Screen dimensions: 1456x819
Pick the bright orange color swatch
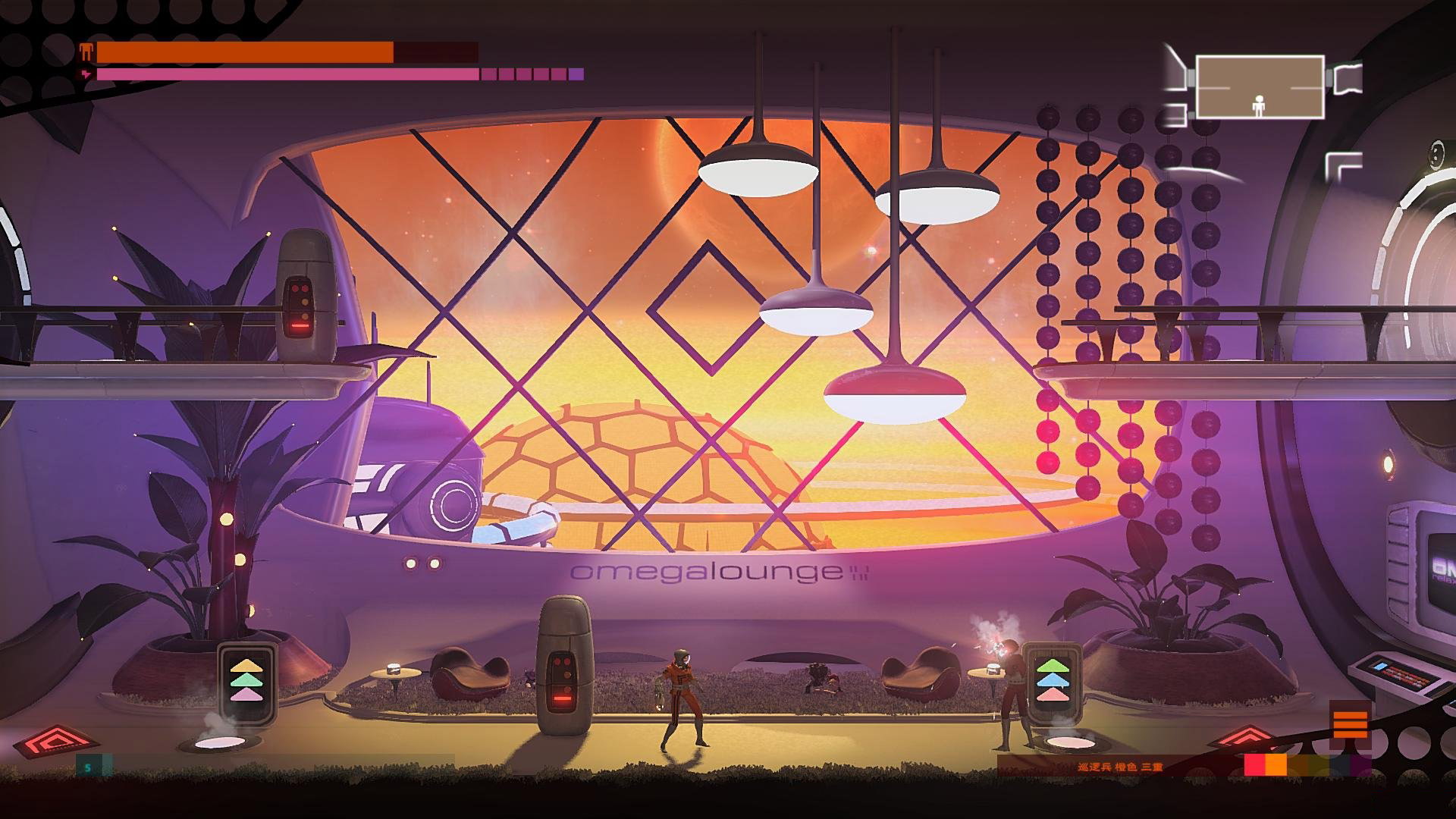1276,765
